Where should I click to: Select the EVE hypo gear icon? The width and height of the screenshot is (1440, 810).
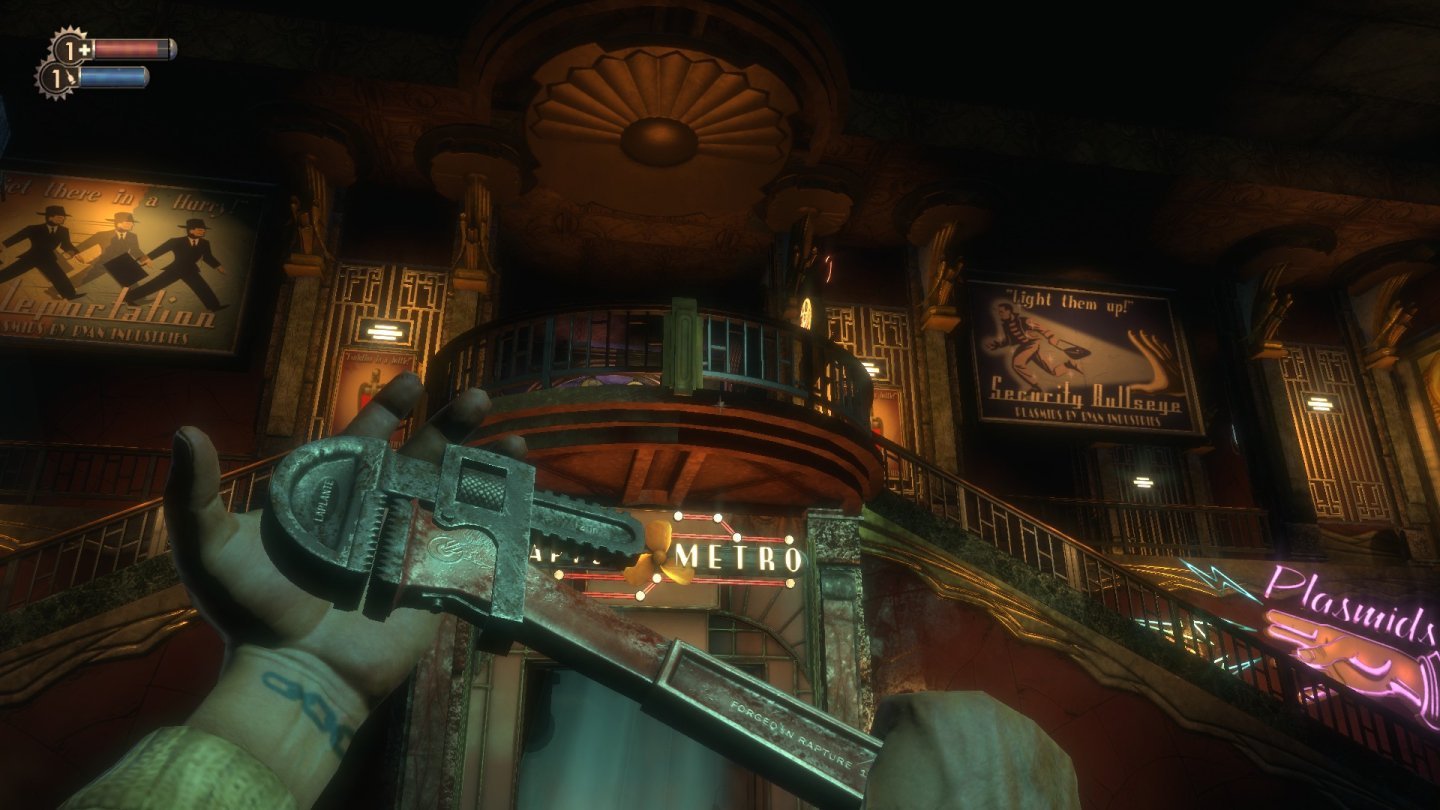[x=57, y=78]
